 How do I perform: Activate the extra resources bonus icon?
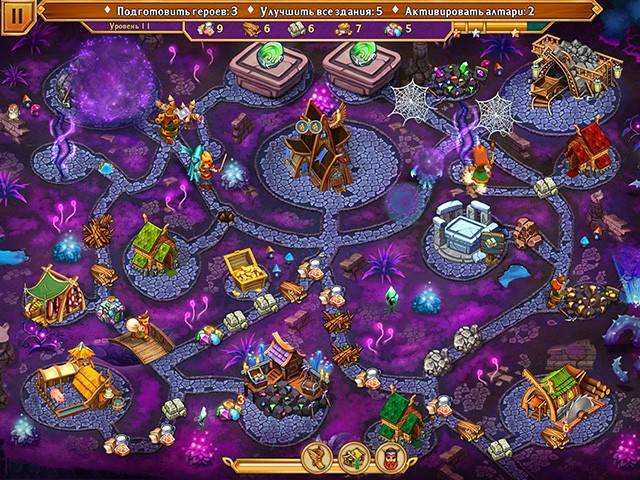pyautogui.click(x=354, y=457)
